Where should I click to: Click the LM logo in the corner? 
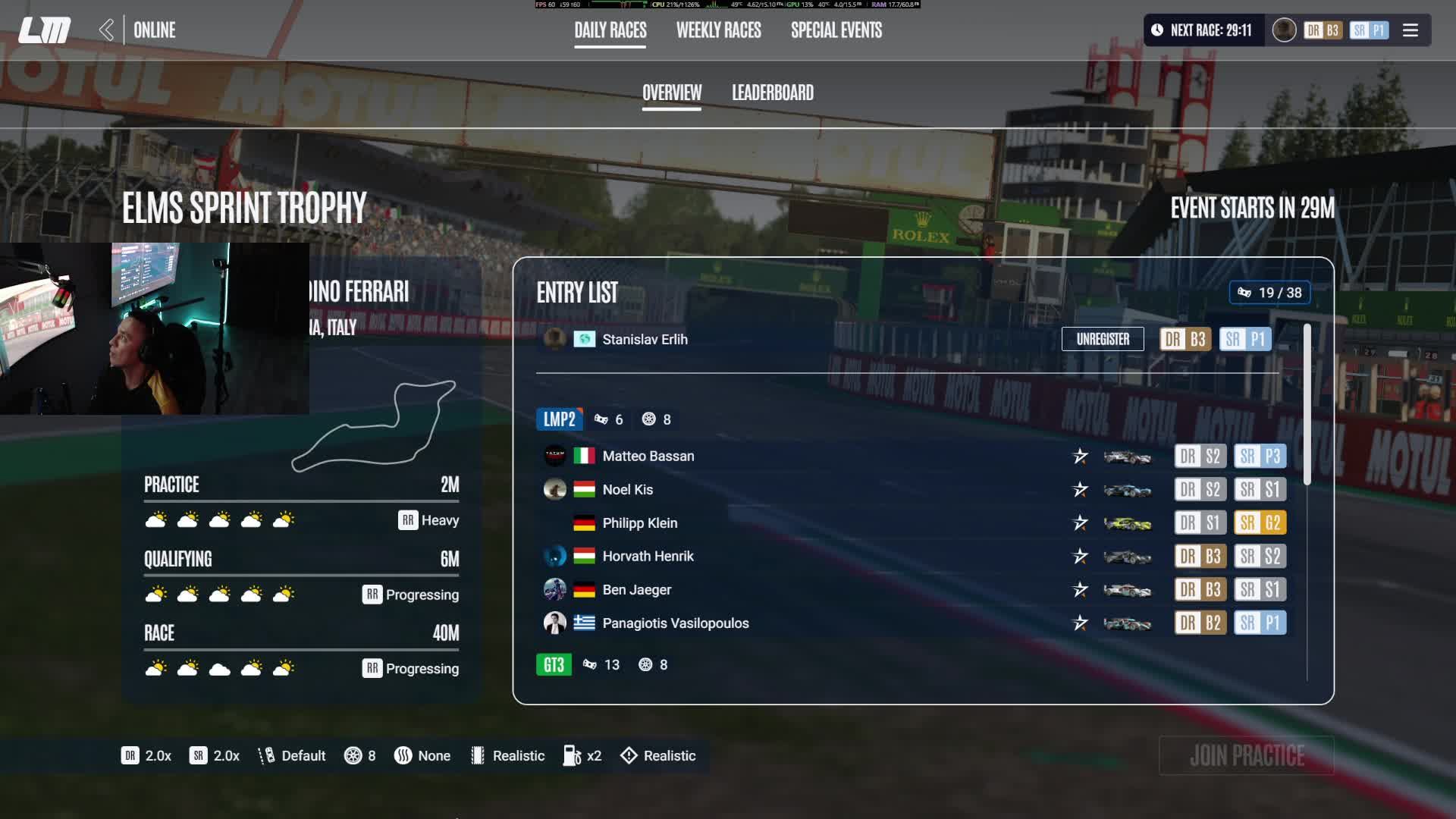point(44,30)
